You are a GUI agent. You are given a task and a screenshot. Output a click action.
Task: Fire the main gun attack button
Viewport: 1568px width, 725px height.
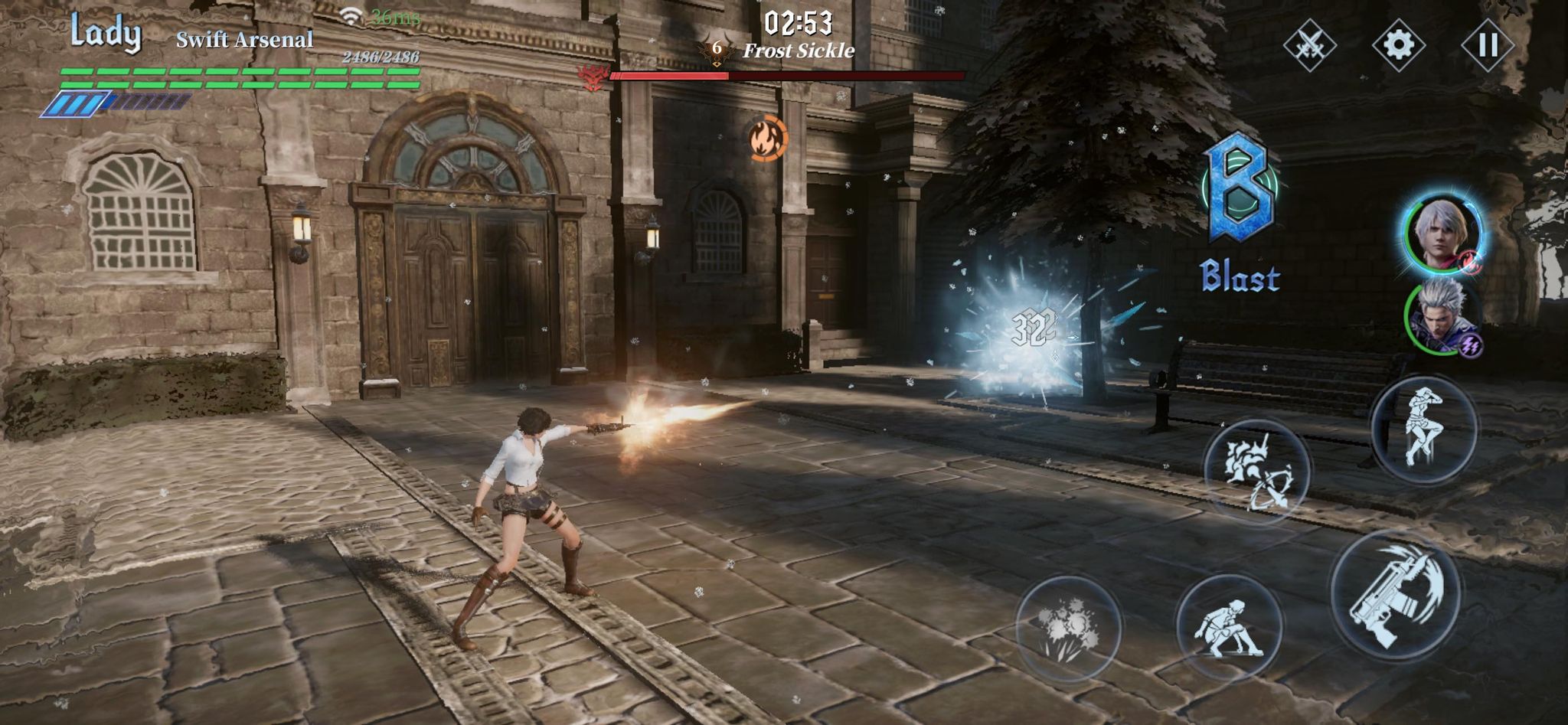coord(1395,593)
